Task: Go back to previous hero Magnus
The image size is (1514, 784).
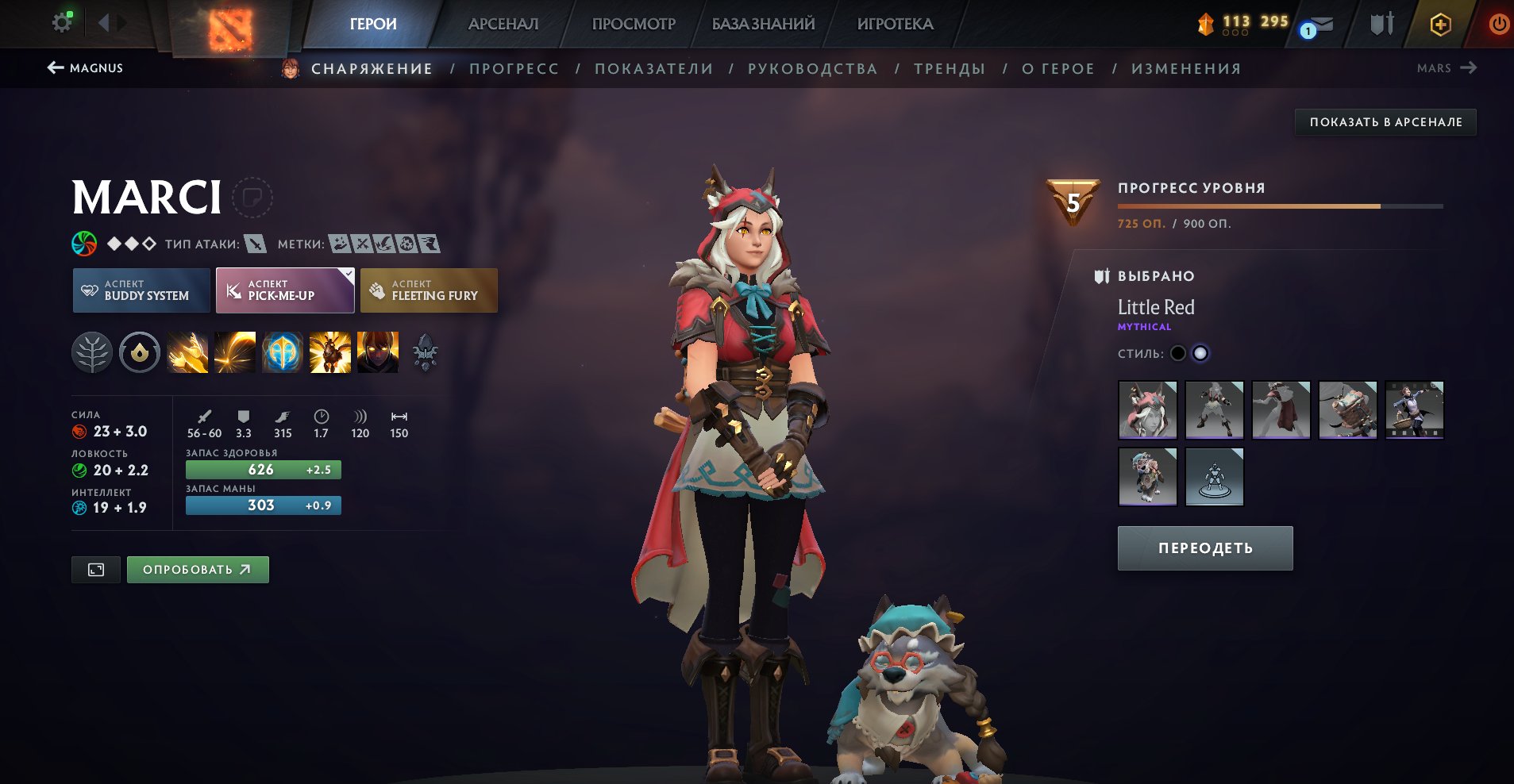Action: (x=85, y=68)
